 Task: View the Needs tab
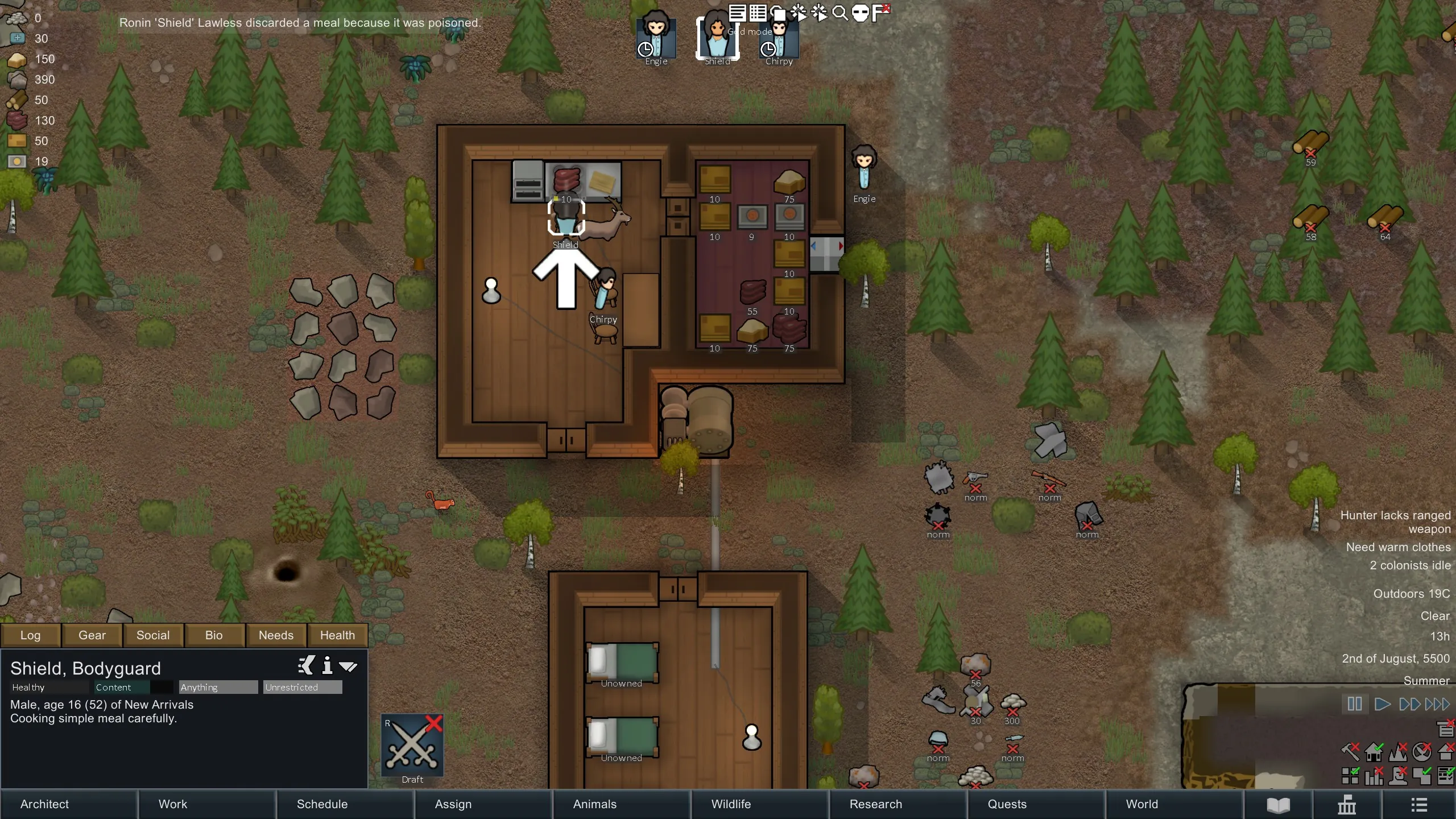point(276,635)
